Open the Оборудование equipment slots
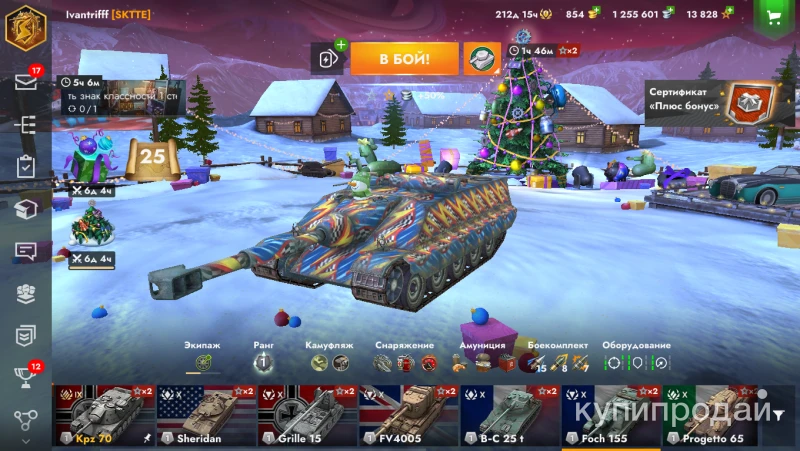 coord(636,362)
